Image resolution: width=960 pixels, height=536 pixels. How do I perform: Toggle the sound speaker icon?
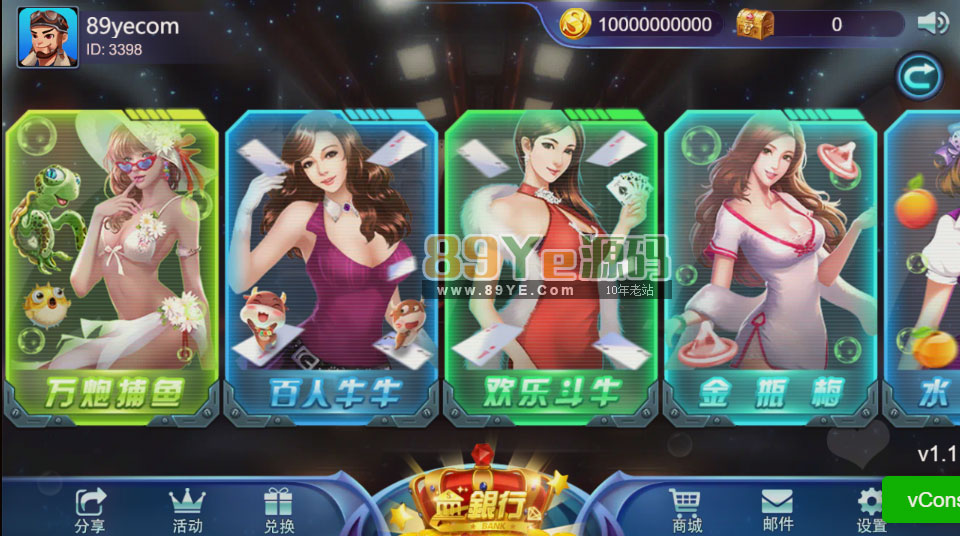point(932,23)
